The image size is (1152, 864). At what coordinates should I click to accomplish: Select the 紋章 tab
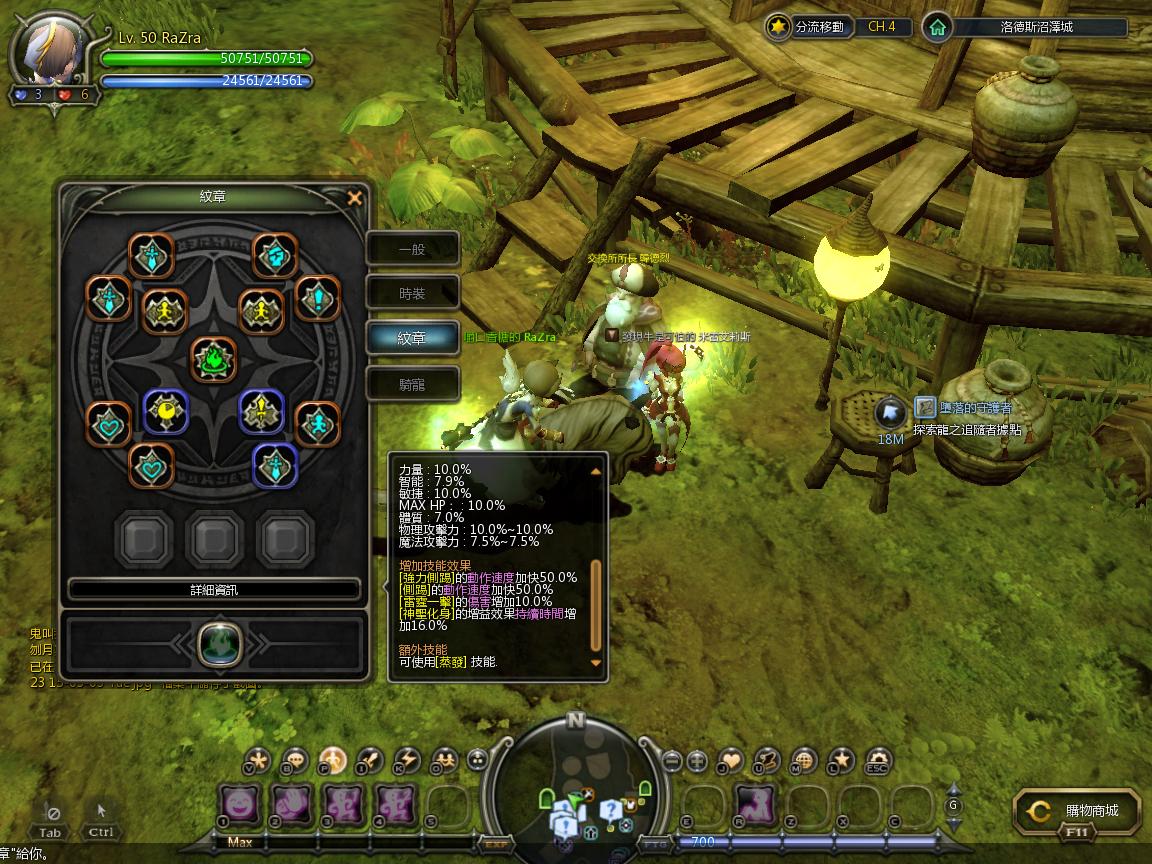(x=412, y=339)
